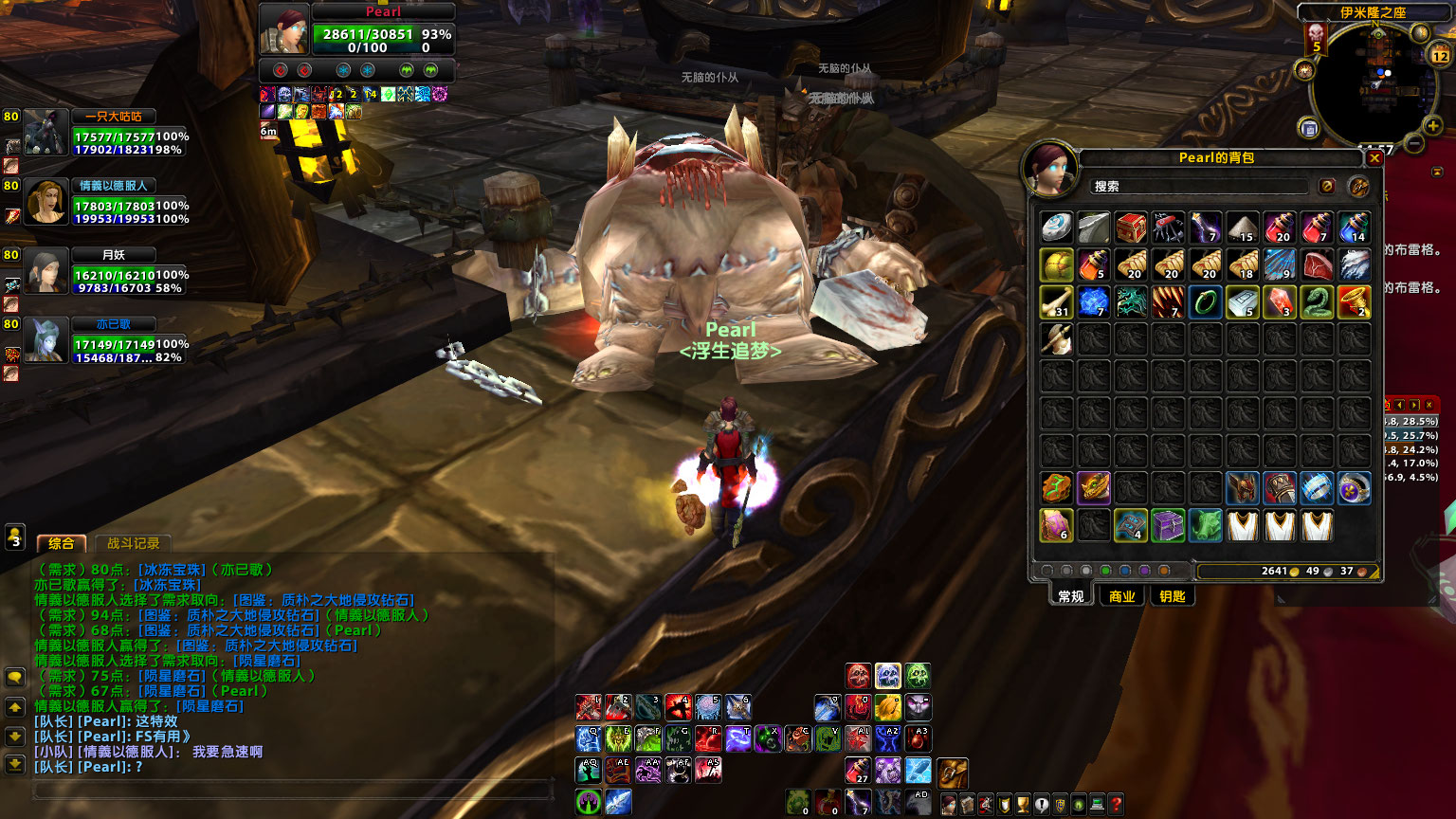Click the tracking flame icon left of the minimap
Image resolution: width=1456 pixels, height=819 pixels.
pos(1304,71)
